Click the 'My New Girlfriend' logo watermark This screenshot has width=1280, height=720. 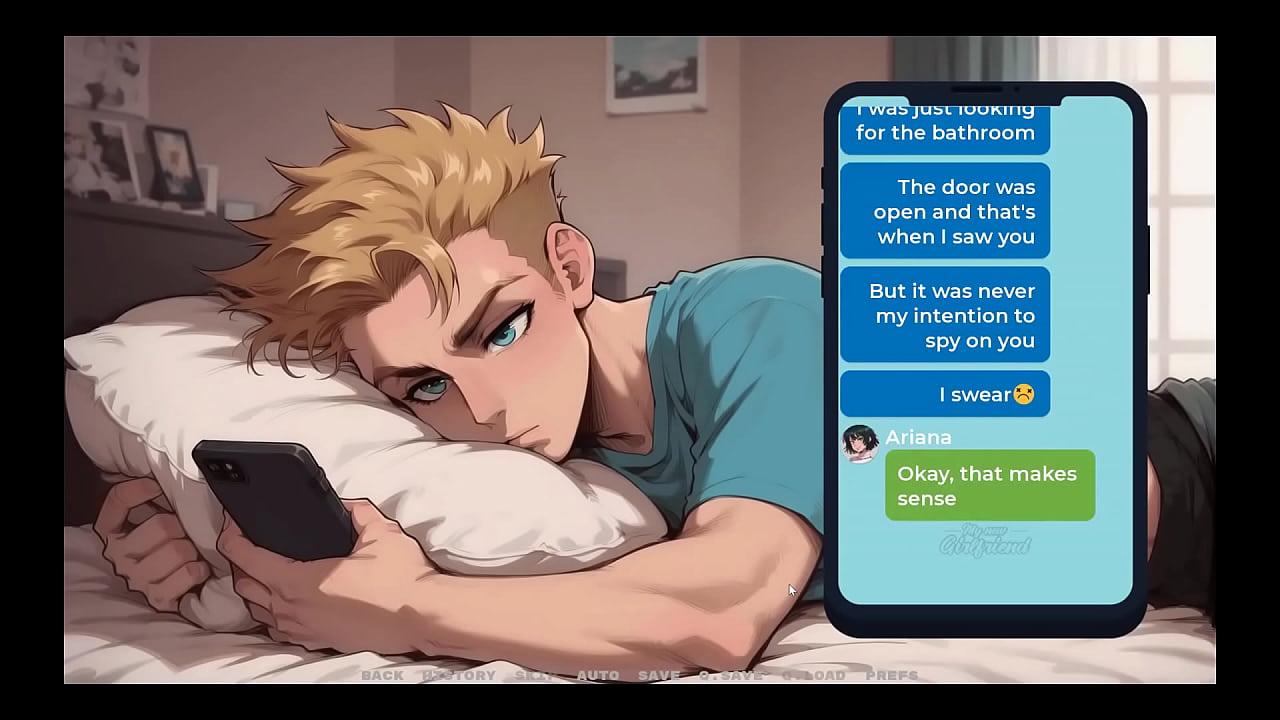click(x=985, y=543)
